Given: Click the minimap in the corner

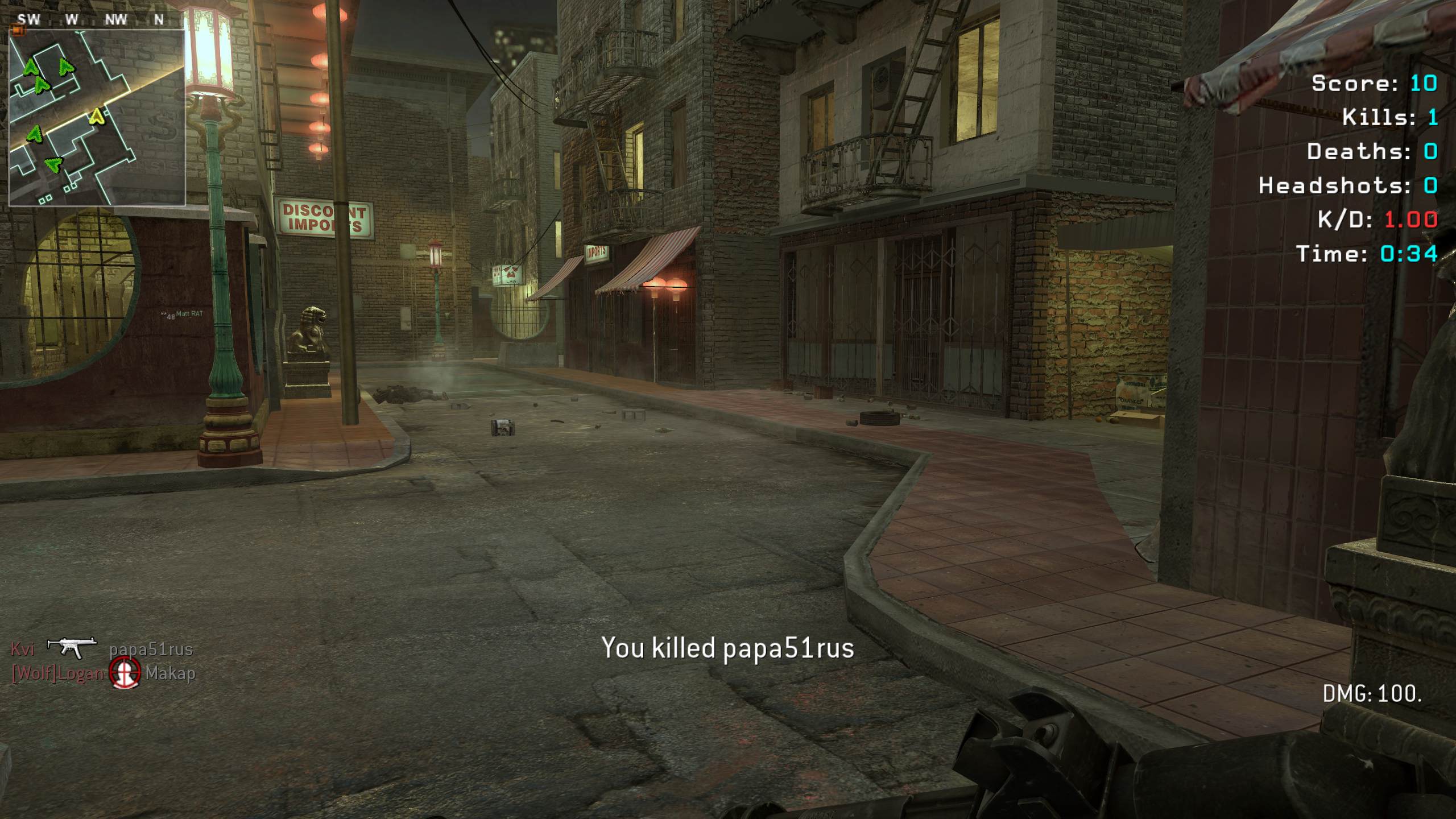Looking at the screenshot, I should coord(97,117).
